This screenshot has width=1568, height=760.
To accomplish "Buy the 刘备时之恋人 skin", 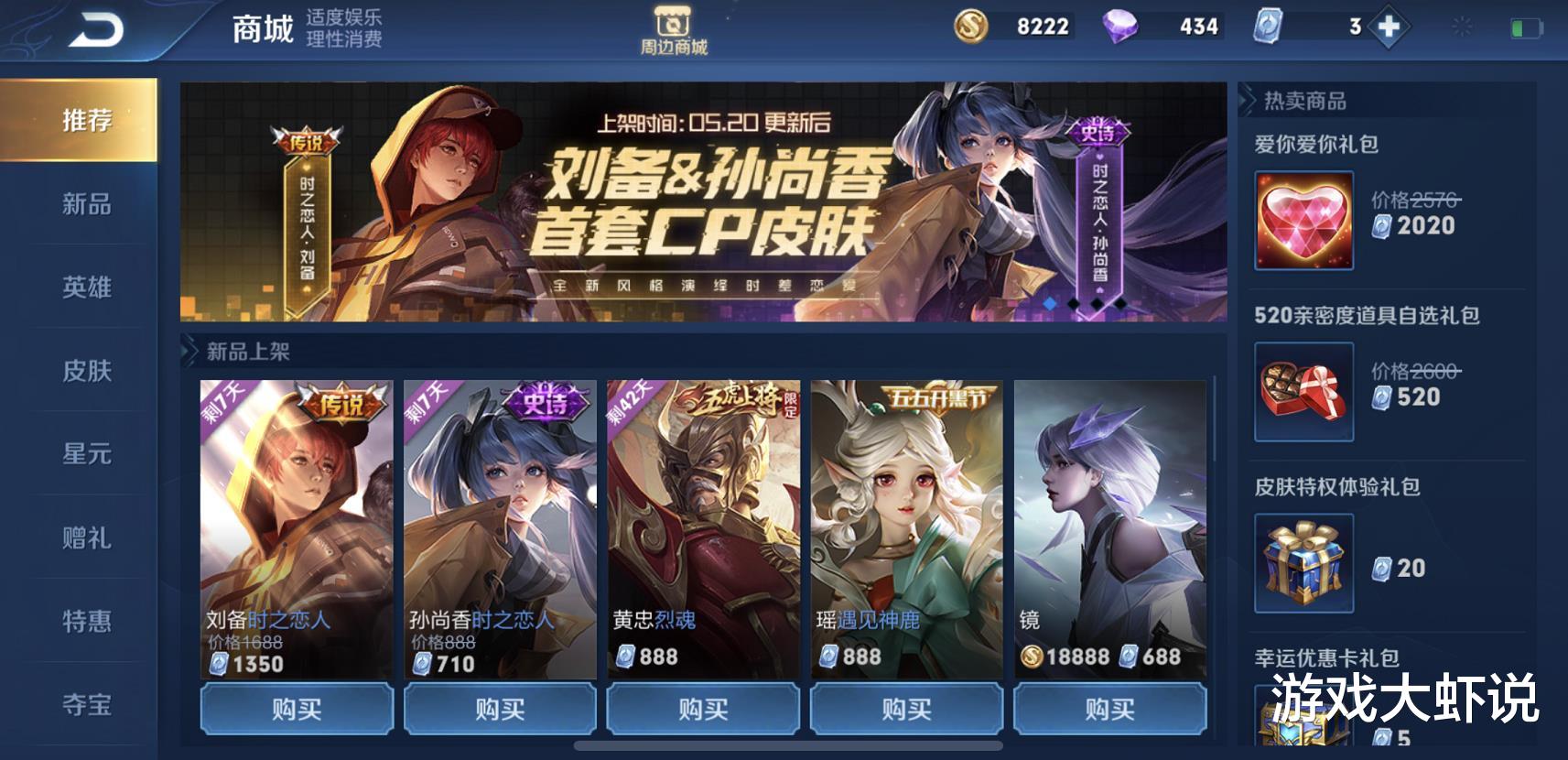I will click(x=296, y=708).
